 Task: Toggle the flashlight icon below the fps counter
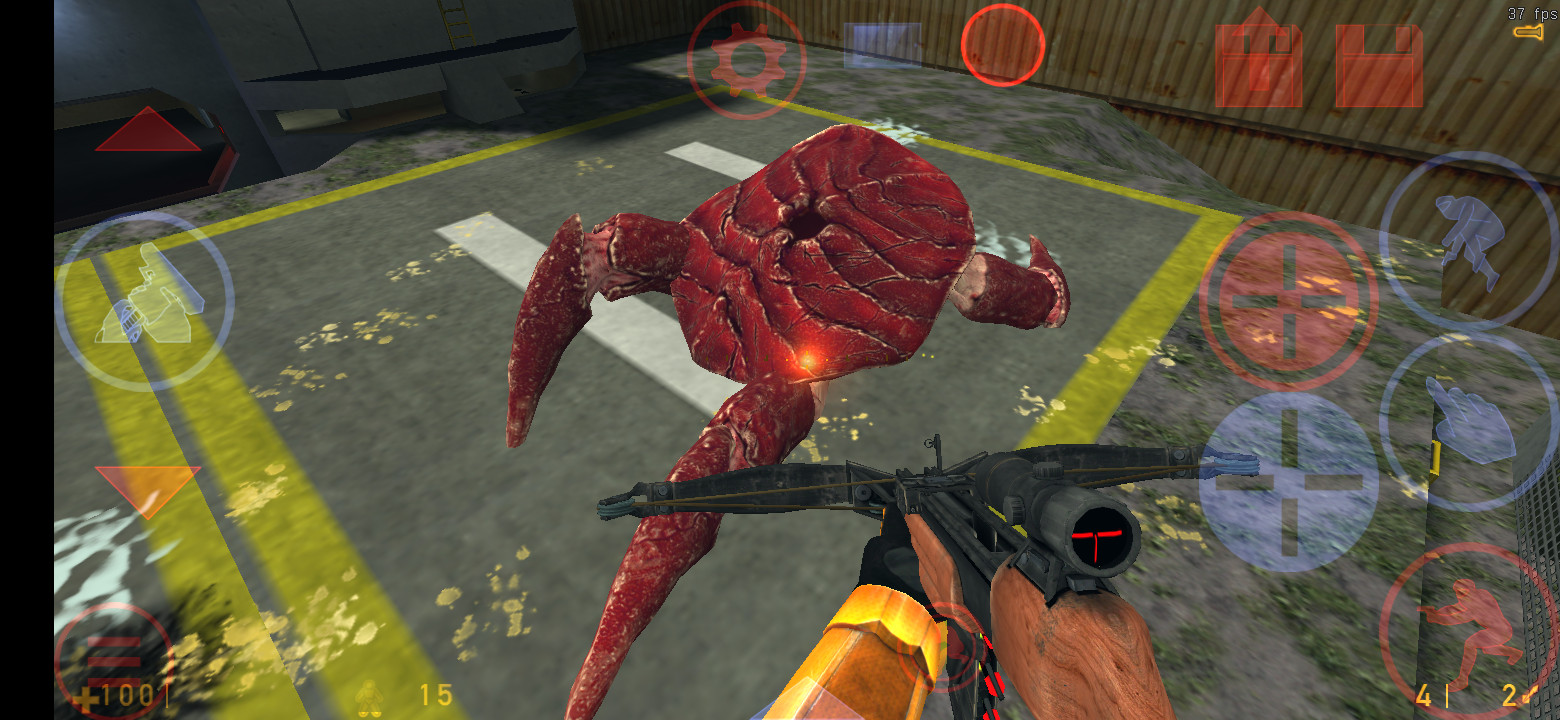[x=1528, y=33]
